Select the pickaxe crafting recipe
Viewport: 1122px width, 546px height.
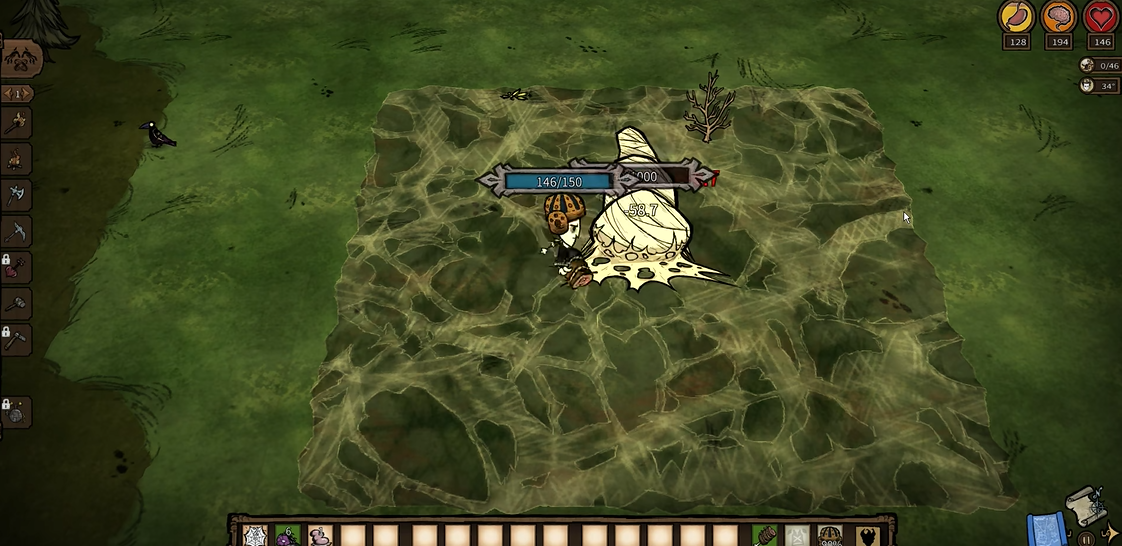click(18, 231)
